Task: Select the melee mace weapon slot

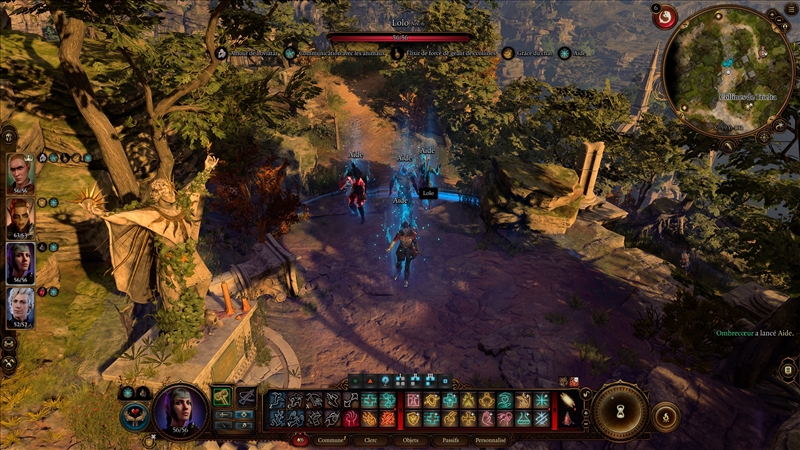Action: click(x=222, y=397)
